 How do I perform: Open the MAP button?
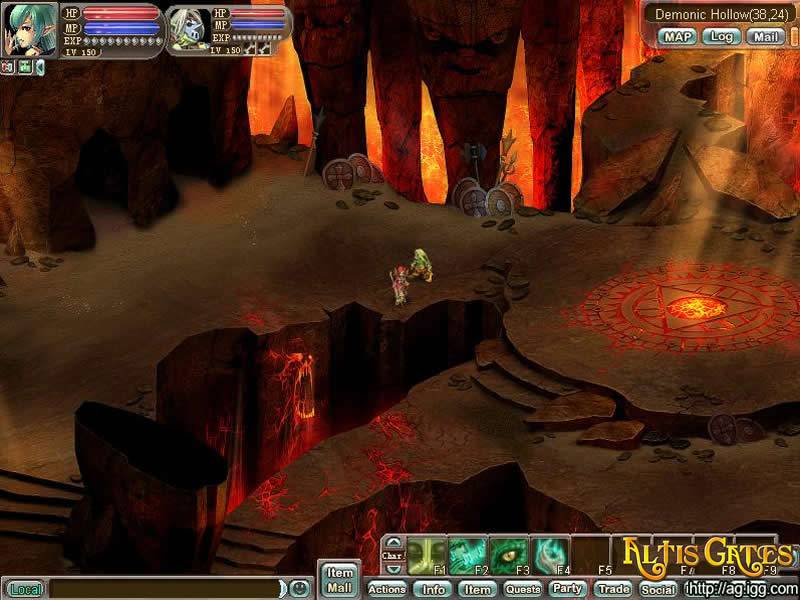point(677,37)
